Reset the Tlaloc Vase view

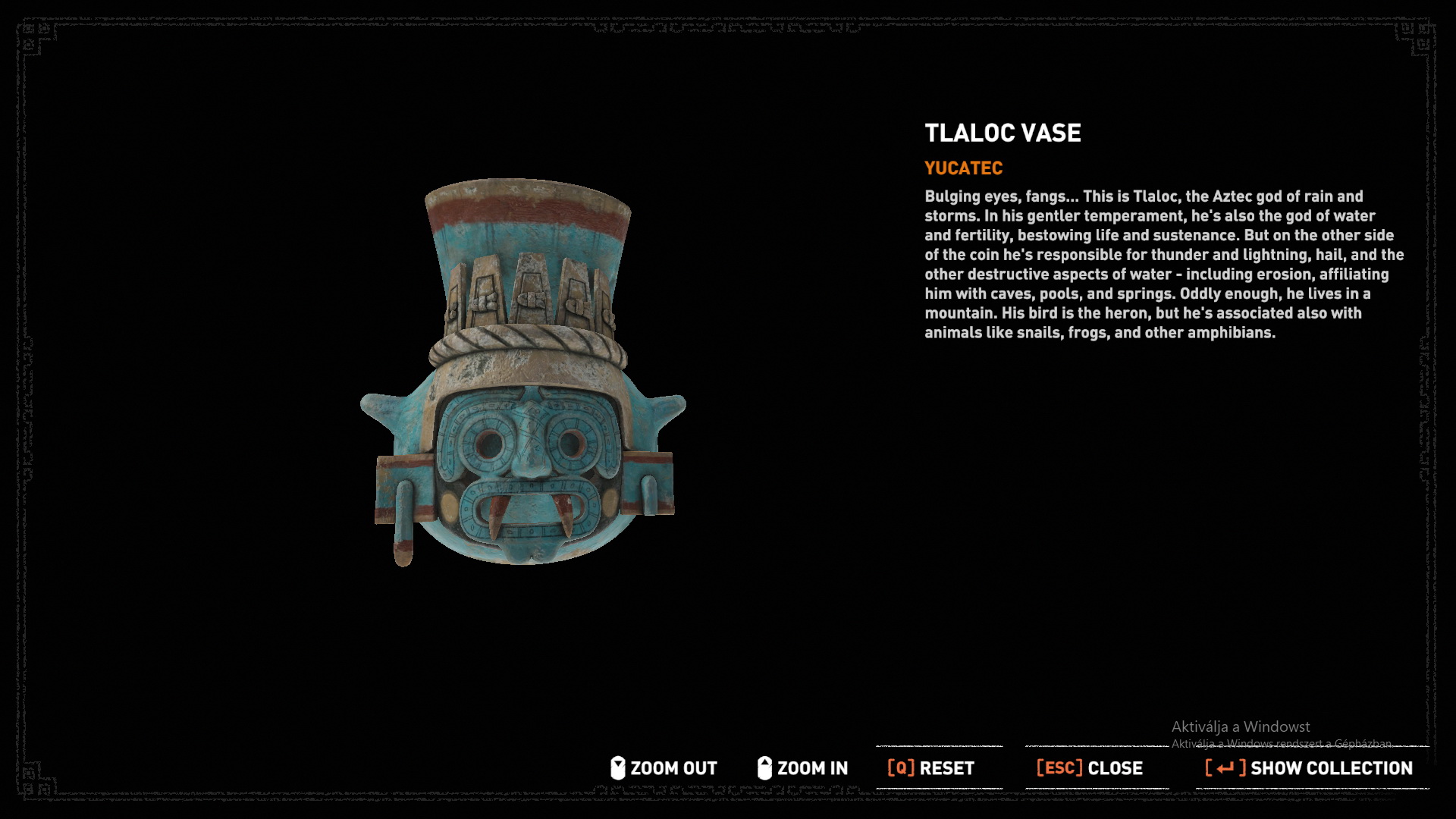pos(931,768)
